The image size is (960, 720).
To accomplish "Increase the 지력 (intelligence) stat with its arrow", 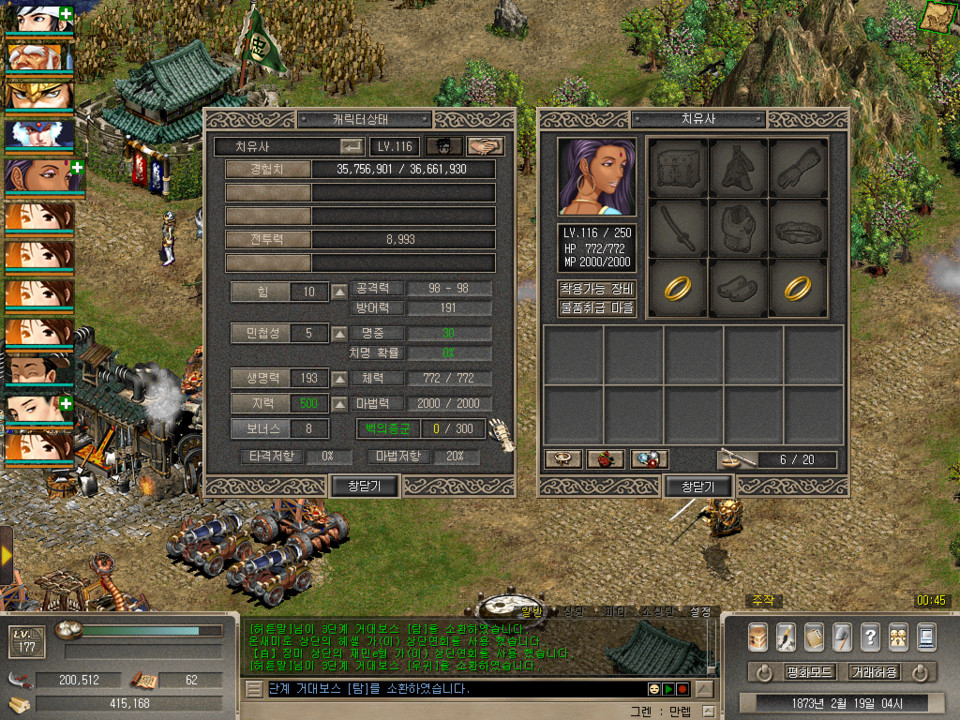I will [340, 403].
